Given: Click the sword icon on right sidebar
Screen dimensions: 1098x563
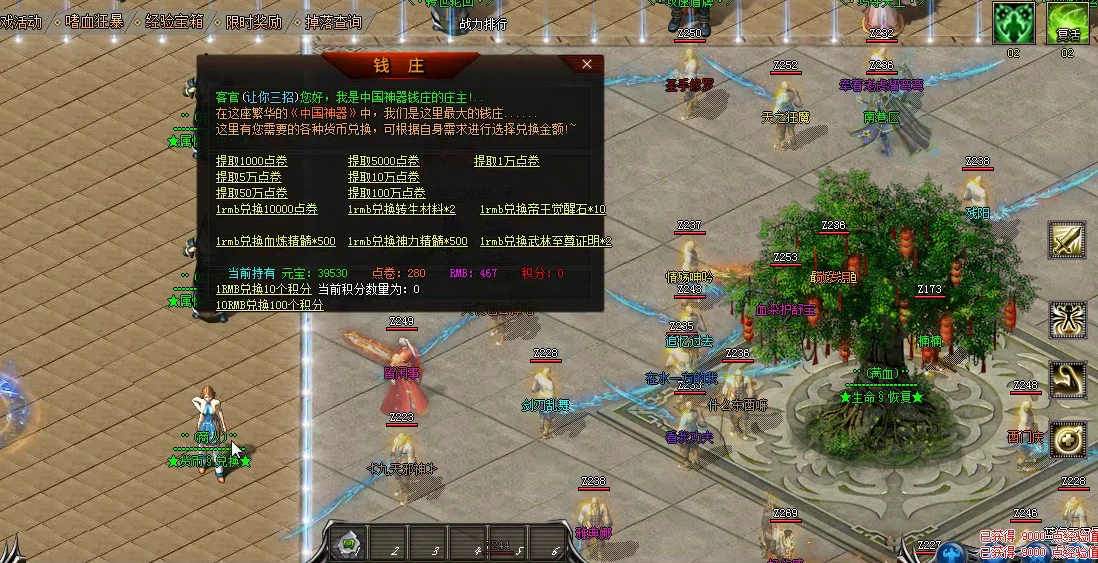Looking at the screenshot, I should tap(1067, 241).
